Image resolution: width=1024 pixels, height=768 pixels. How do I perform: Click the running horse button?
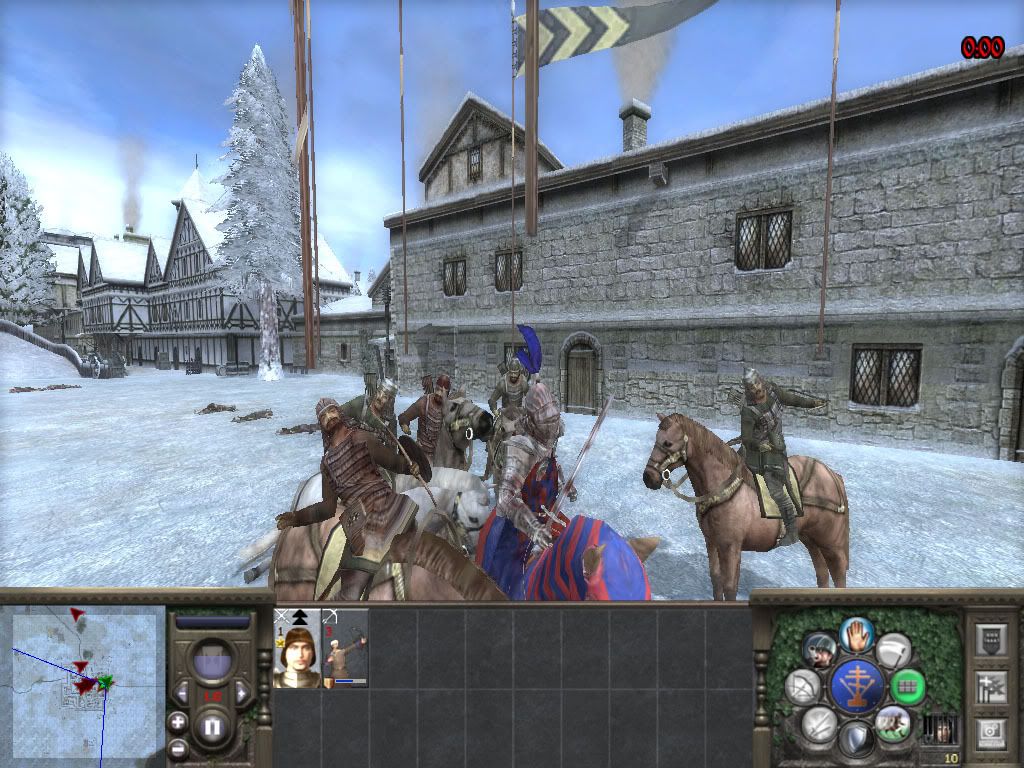(x=893, y=722)
